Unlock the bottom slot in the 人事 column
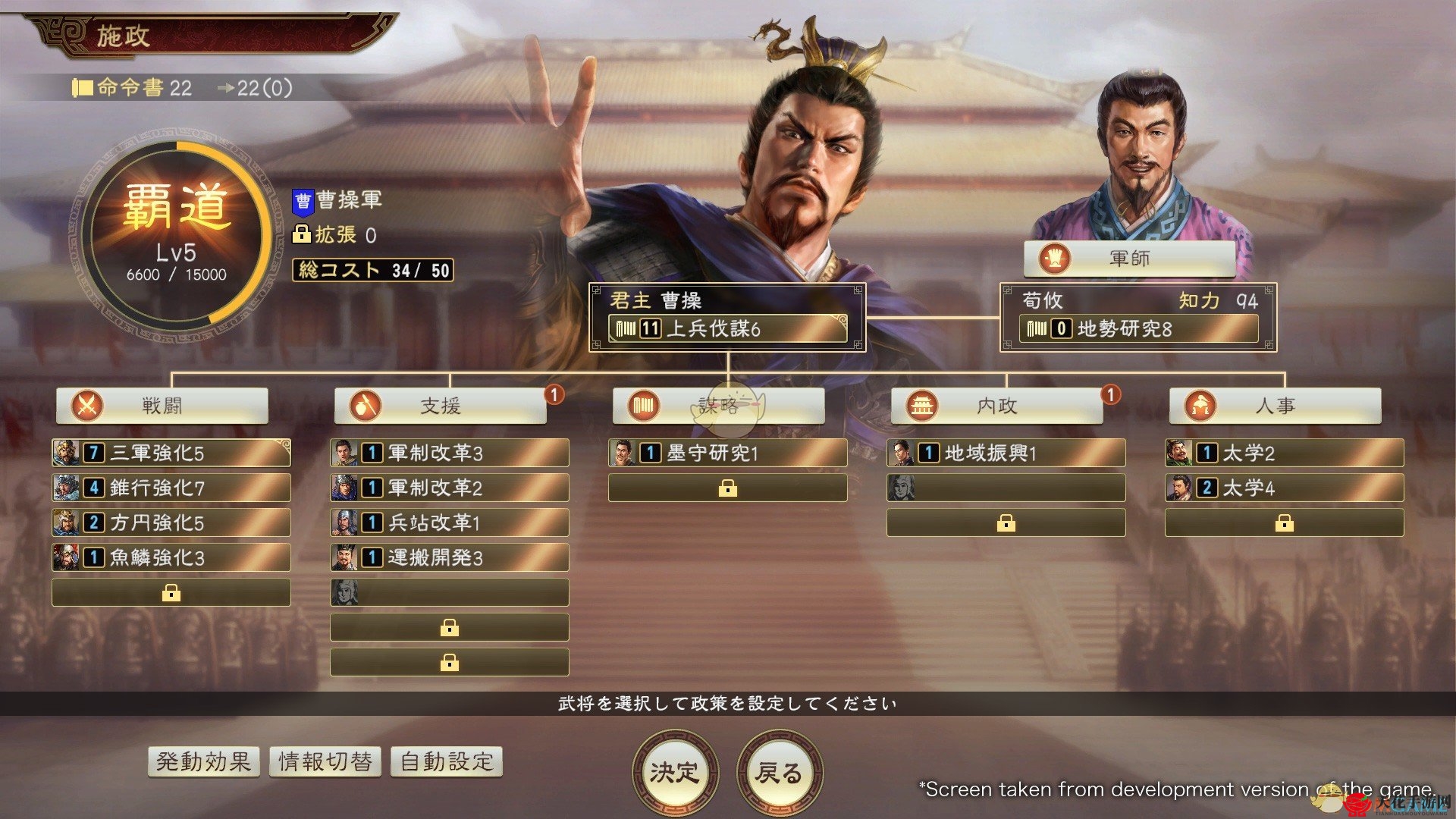 [1284, 522]
